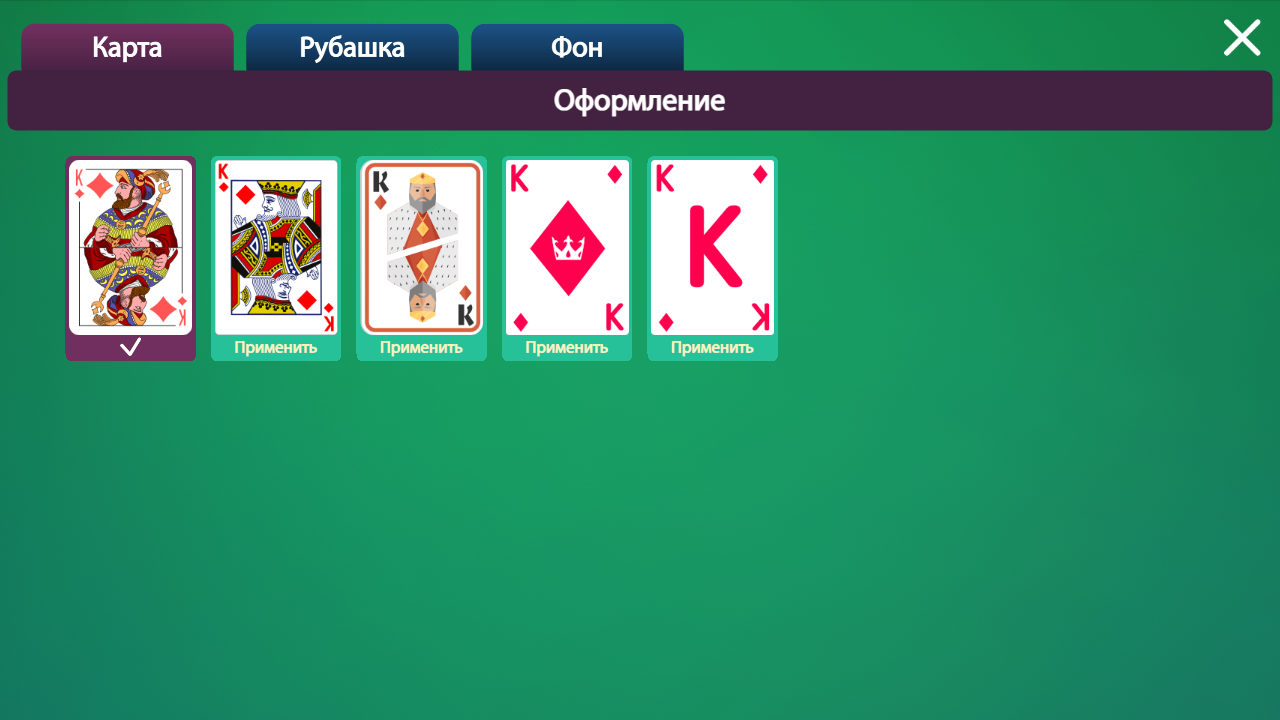Click the geometric king card preview

(421, 245)
